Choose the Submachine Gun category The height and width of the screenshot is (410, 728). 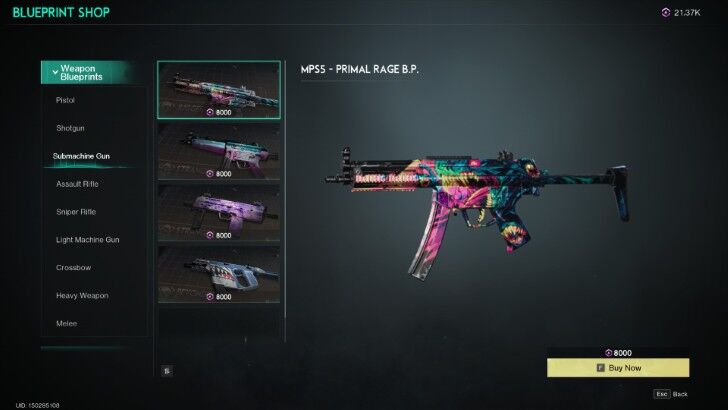pos(83,156)
